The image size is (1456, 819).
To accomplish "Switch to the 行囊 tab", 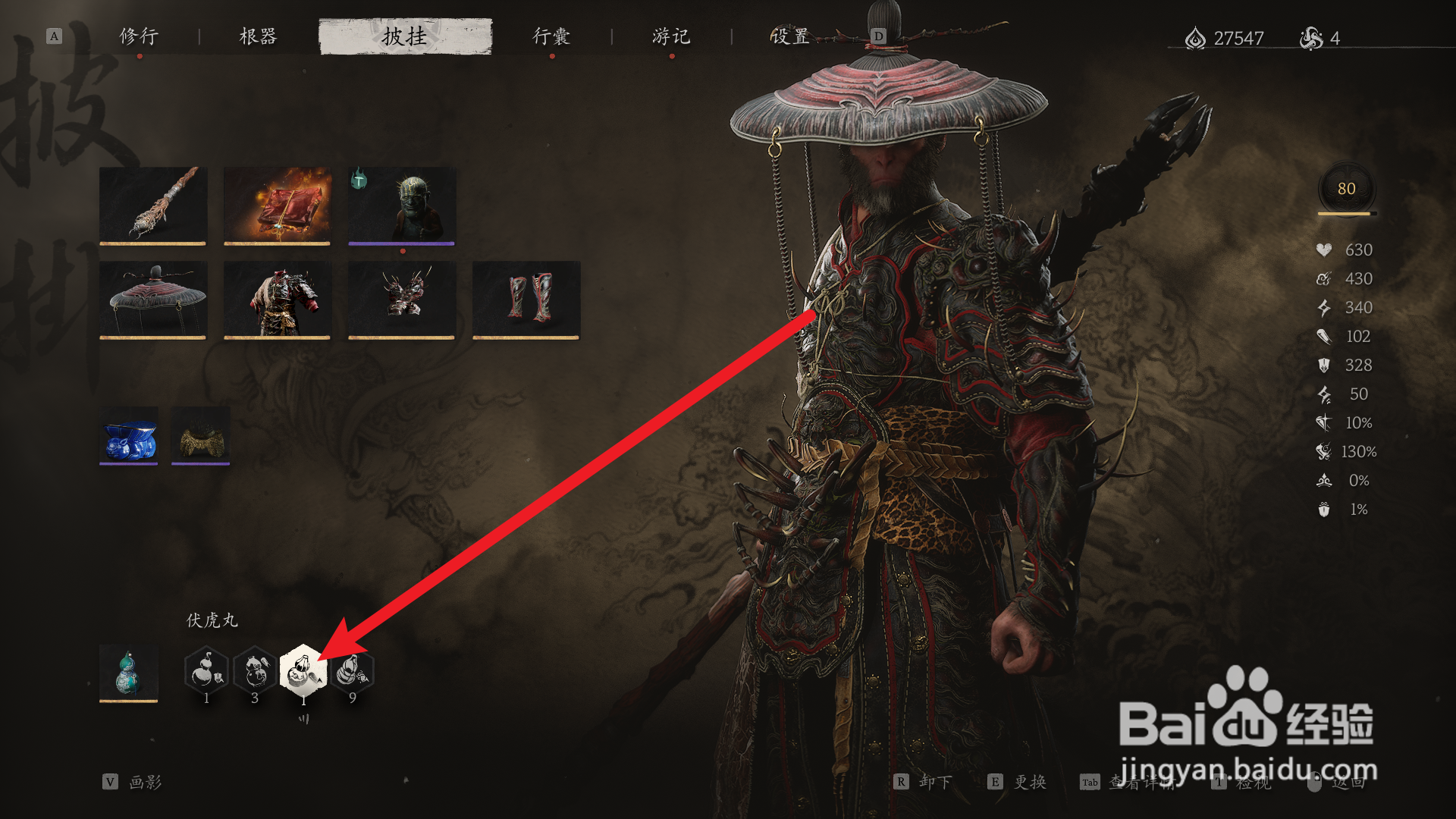I will click(551, 35).
